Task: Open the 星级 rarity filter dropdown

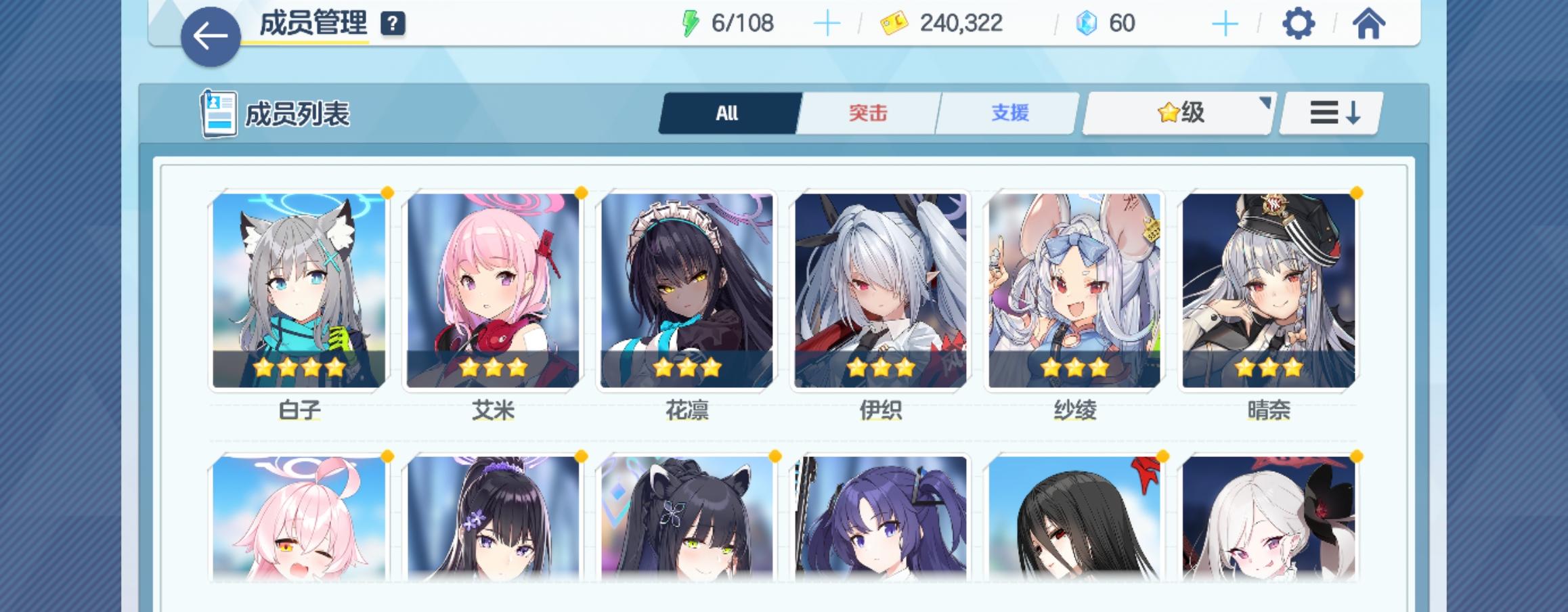Action: tap(1178, 112)
